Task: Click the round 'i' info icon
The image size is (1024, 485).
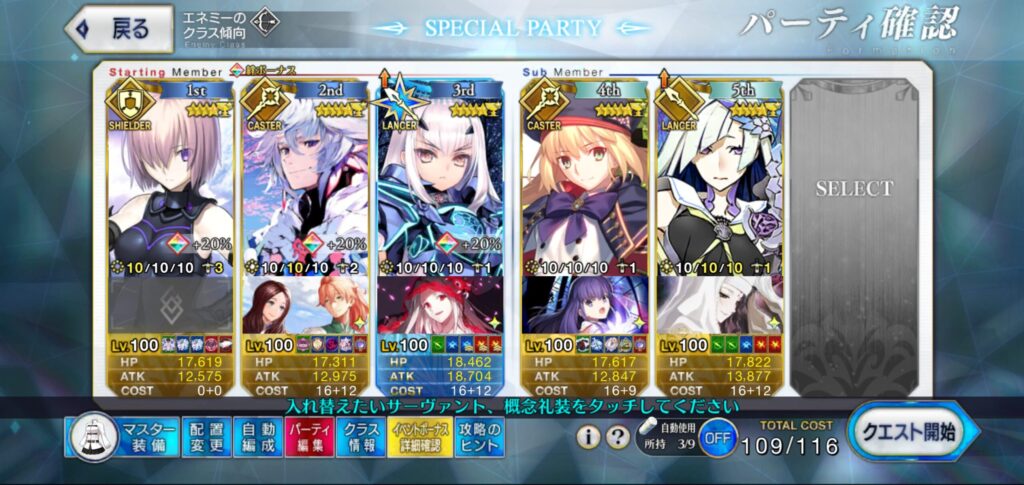Action: coord(590,437)
